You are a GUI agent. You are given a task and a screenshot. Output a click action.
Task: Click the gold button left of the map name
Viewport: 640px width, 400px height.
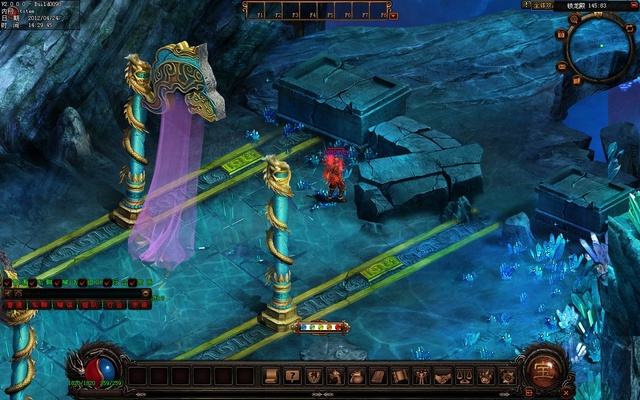coord(543,5)
